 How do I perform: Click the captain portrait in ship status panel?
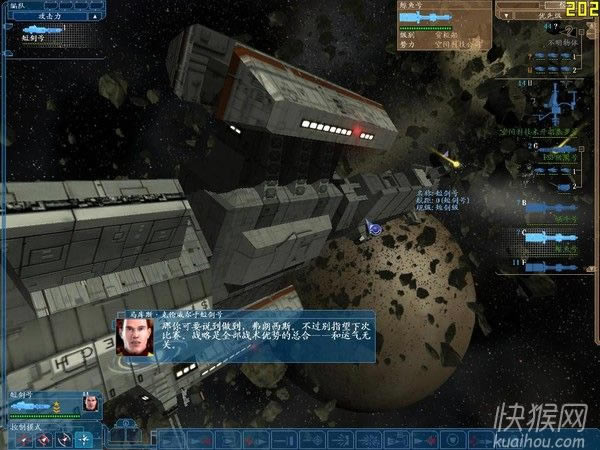pos(89,405)
